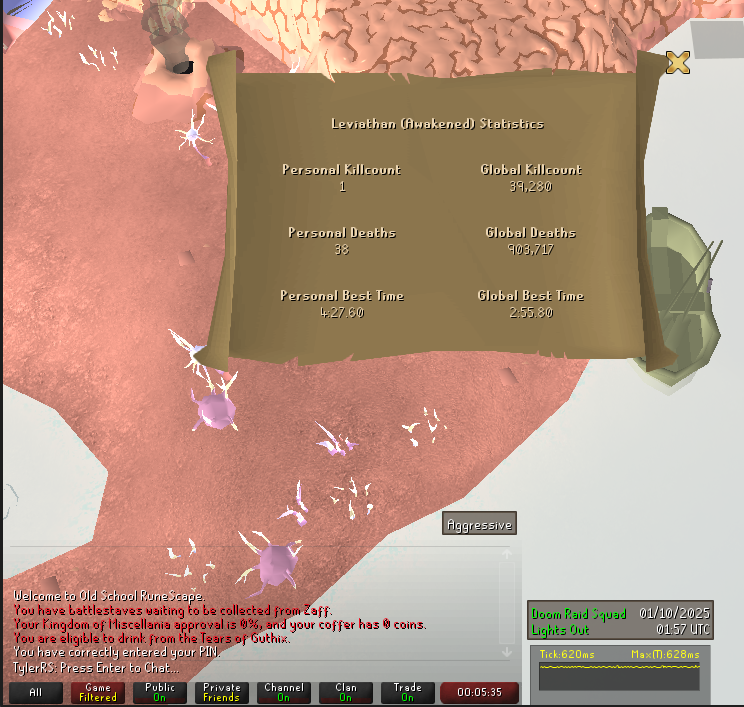Switch to the Channel chat tab
This screenshot has height=707, width=744.
[x=284, y=692]
